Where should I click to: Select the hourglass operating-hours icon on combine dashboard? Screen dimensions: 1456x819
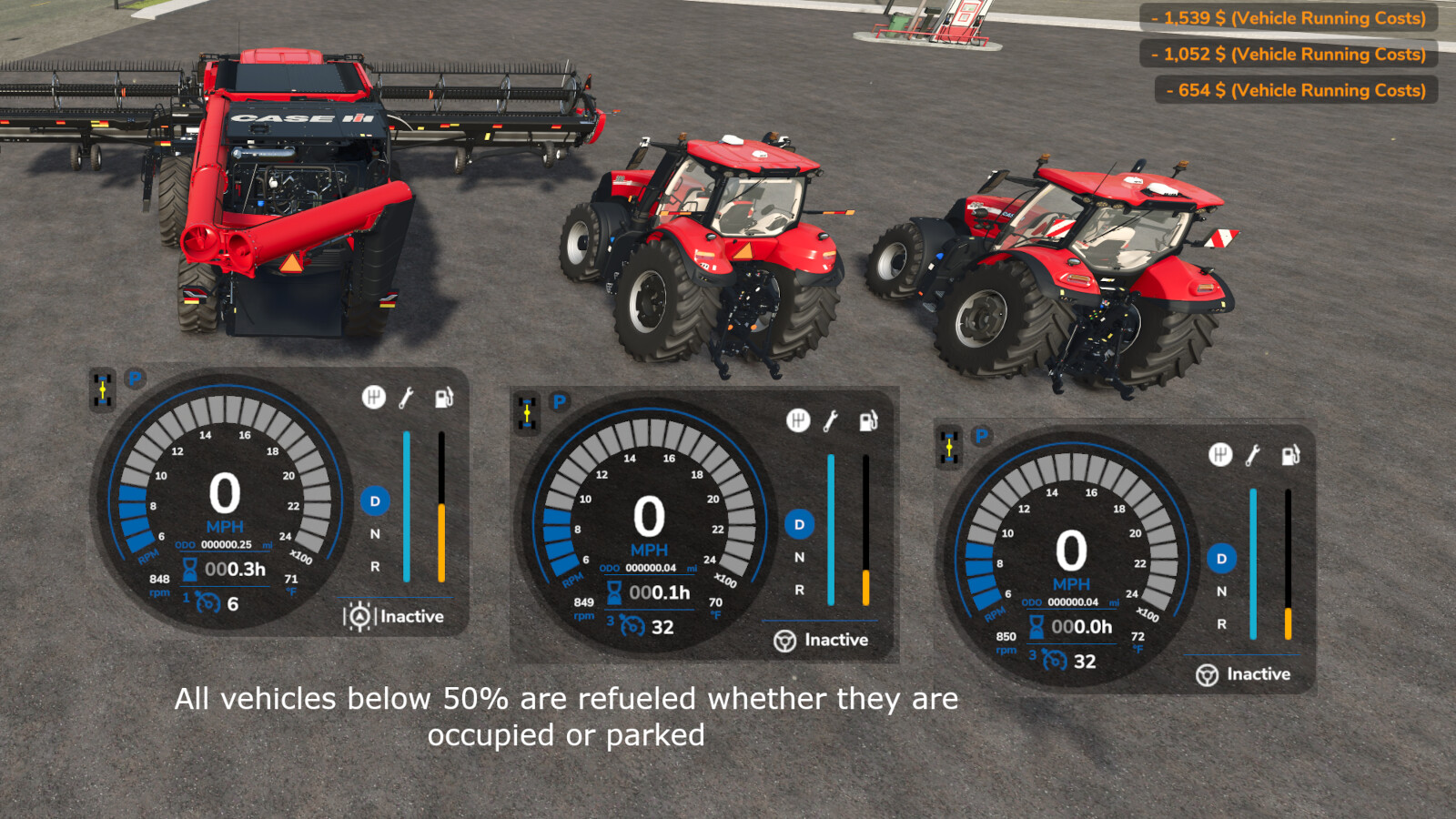[188, 568]
